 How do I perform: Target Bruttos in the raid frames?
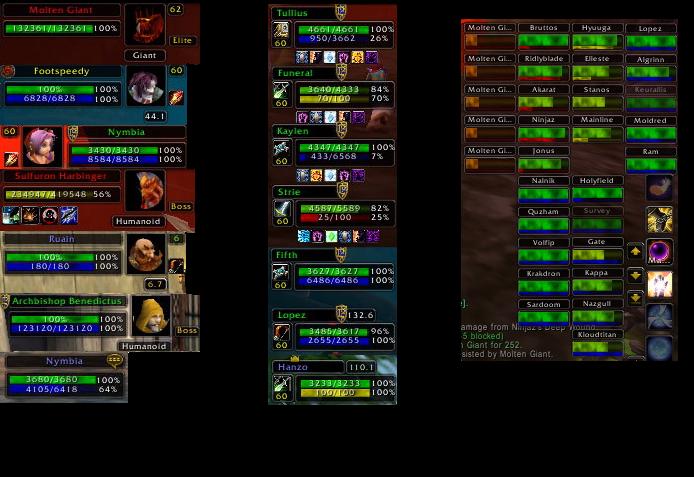click(543, 36)
